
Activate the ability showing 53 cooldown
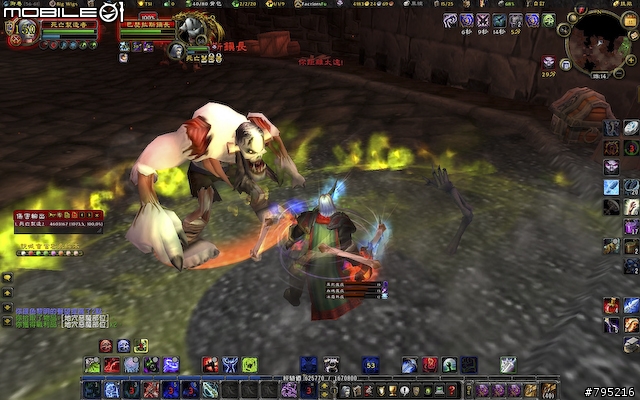pyautogui.click(x=370, y=365)
